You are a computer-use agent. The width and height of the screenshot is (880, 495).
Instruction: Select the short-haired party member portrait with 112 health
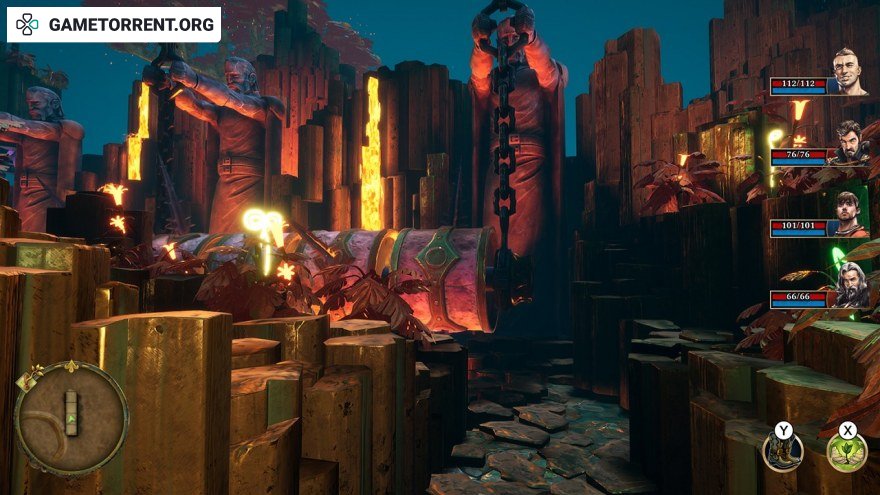click(x=849, y=72)
